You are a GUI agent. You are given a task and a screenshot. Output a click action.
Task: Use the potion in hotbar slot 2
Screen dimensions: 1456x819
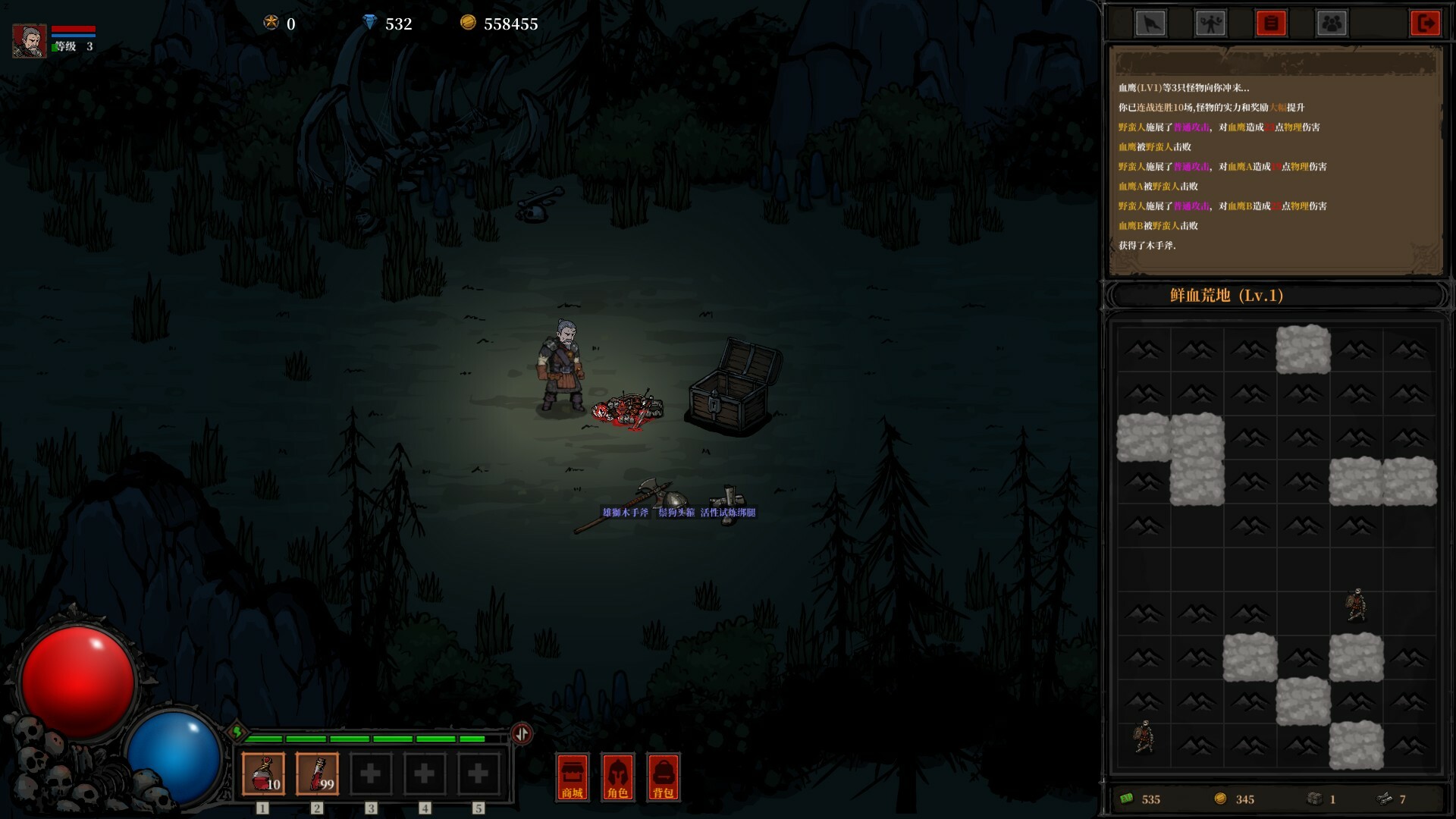click(x=316, y=773)
